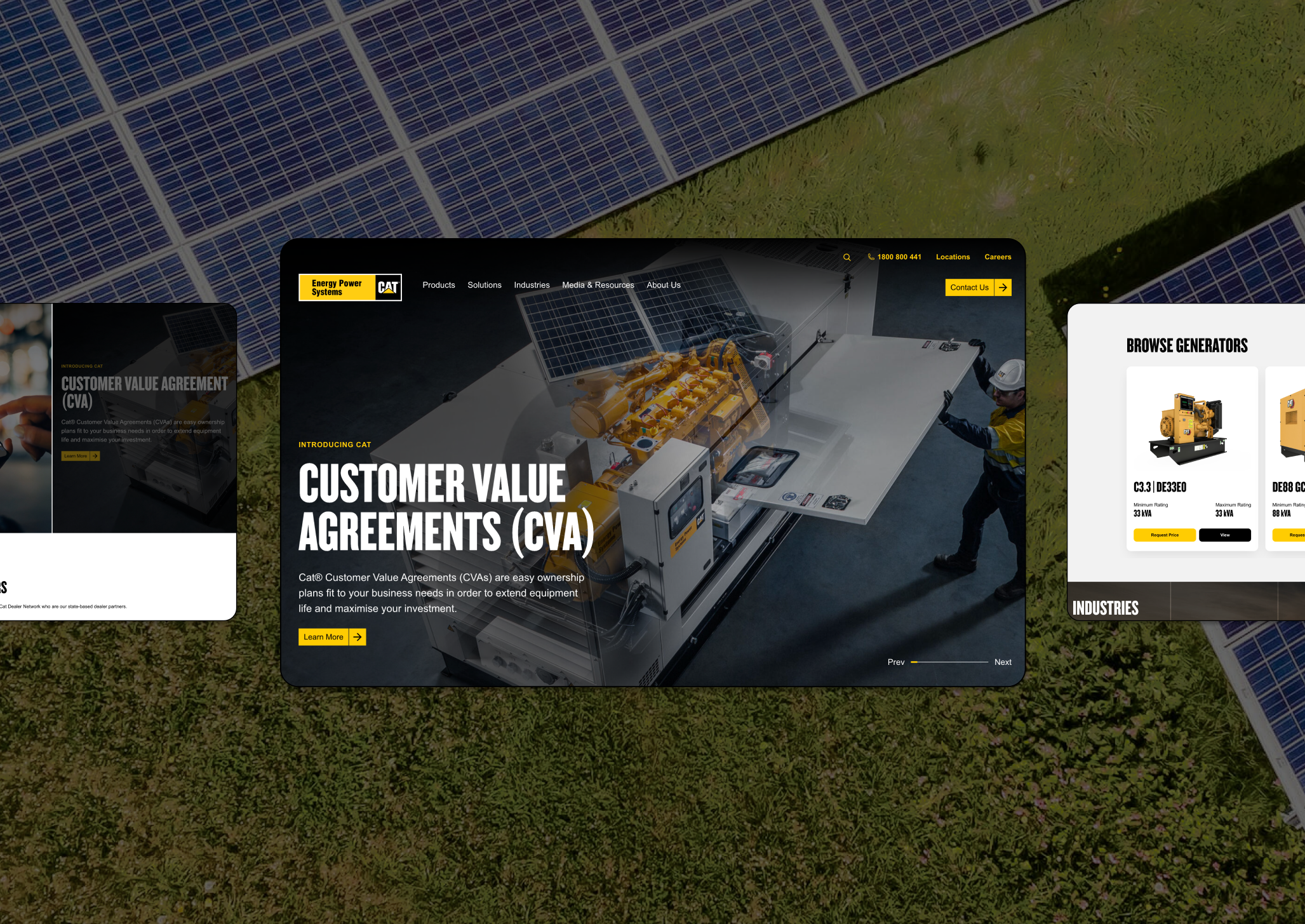The image size is (1305, 924).
Task: Open the Careers link
Action: pyautogui.click(x=998, y=257)
